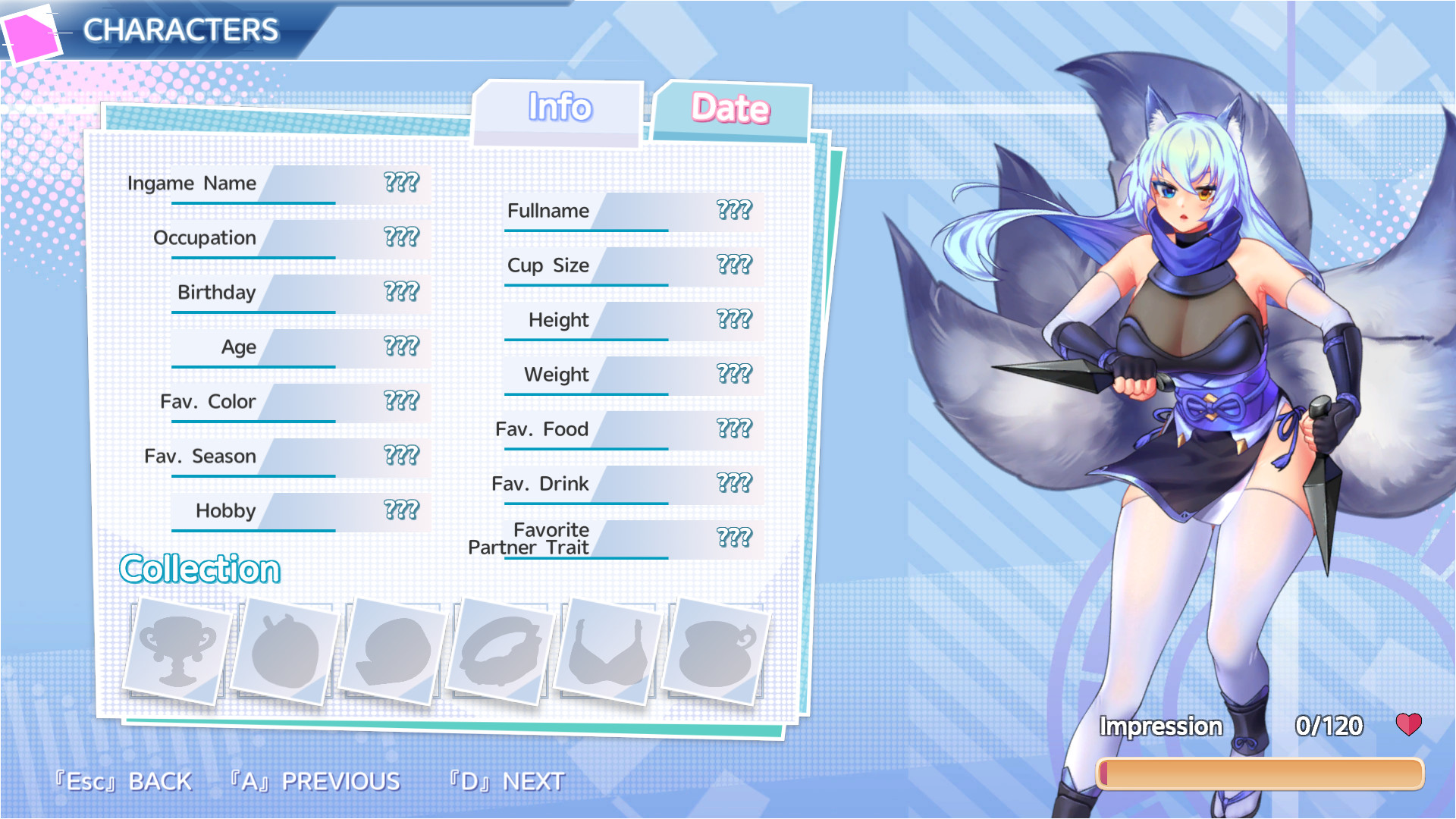The image size is (1456, 819).
Task: Select the trophy collection item
Action: click(179, 651)
